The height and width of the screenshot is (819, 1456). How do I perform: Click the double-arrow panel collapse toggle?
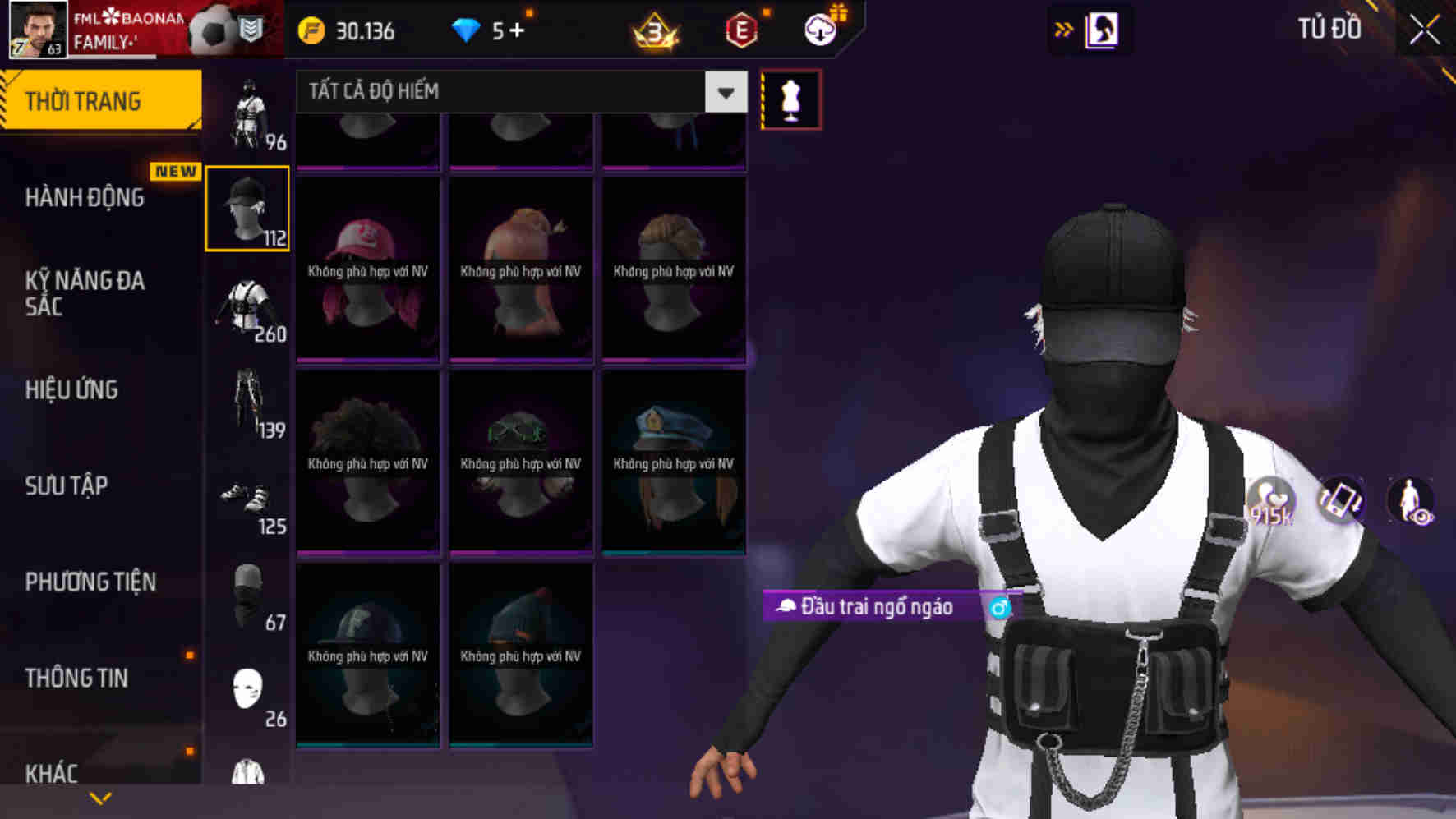pos(1063,27)
